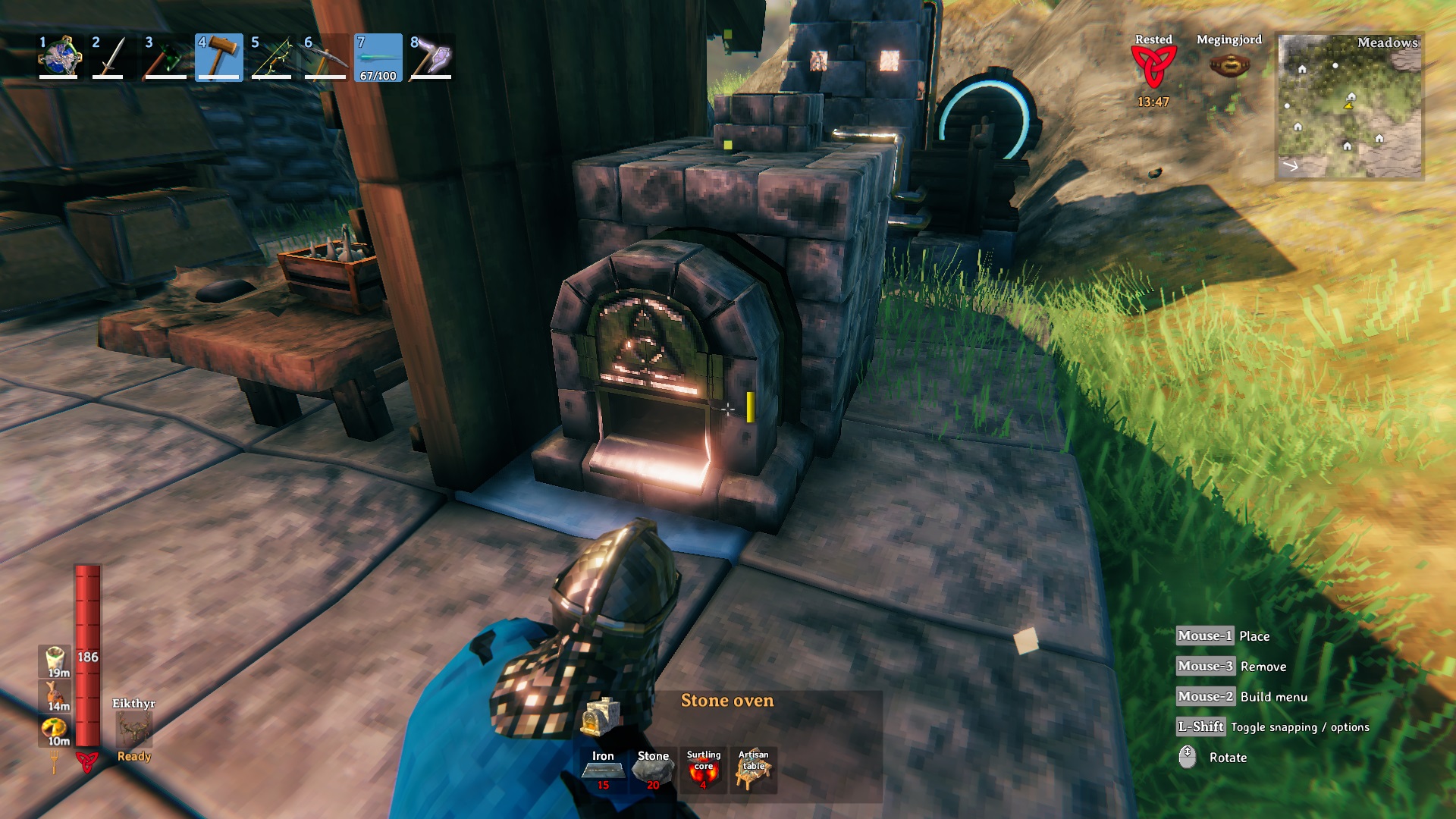Toggle the Megingjord belt buff icon
The image size is (1456, 819).
coord(1230,64)
